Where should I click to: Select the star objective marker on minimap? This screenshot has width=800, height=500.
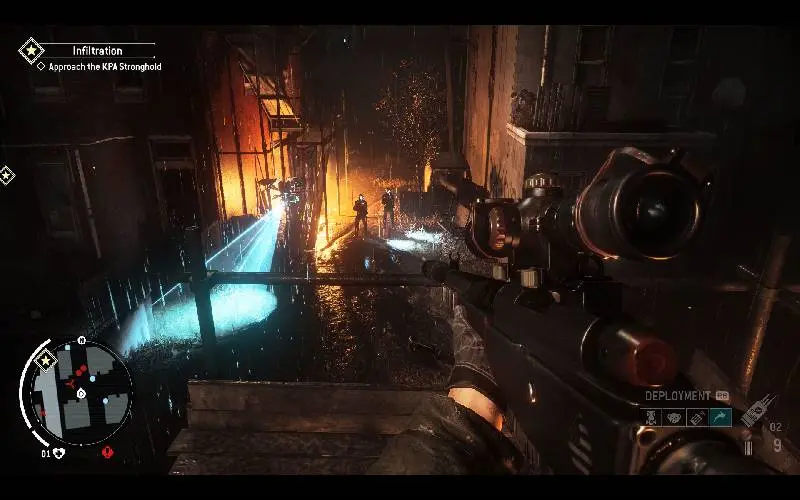[x=44, y=360]
